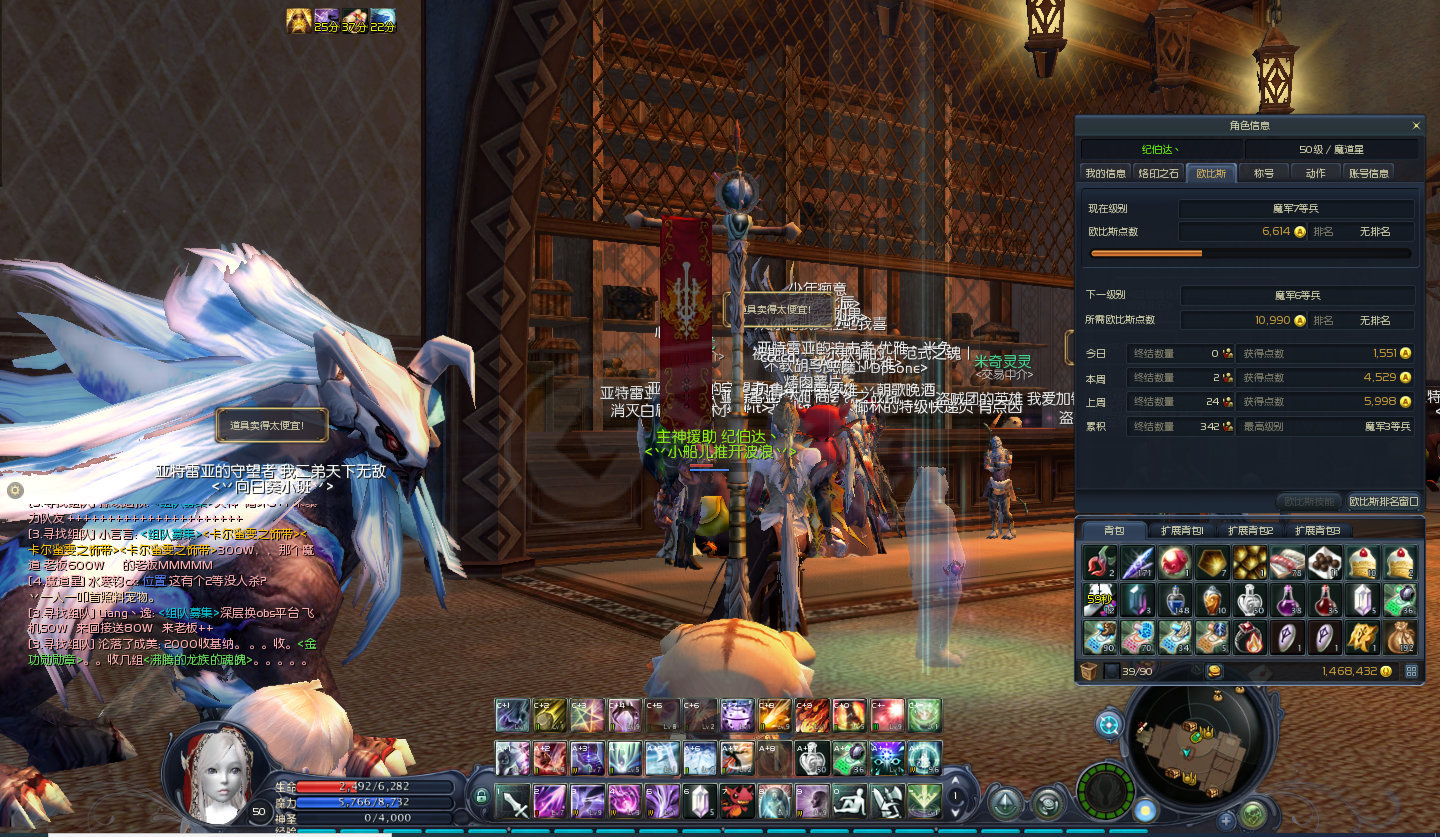Viewport: 1440px width, 837px height.
Task: Click the minimap display
Action: pos(1188,740)
